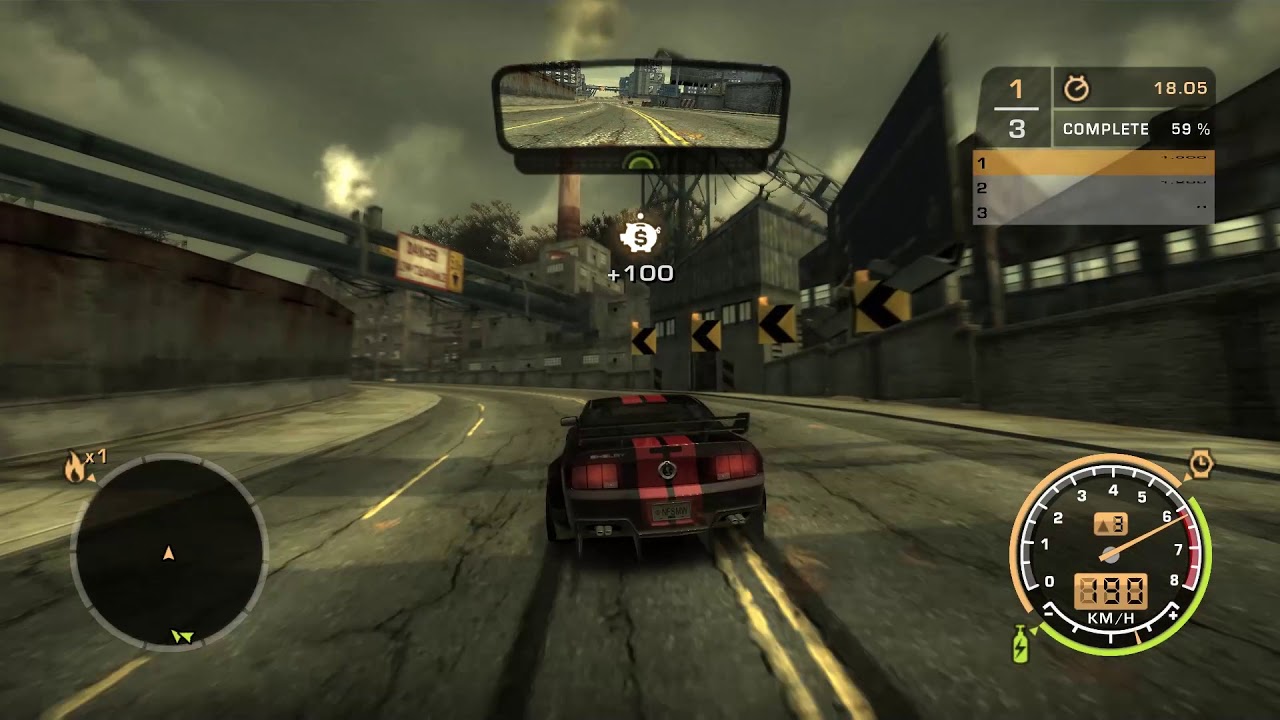Click the rearview mirror display
Screen dimensions: 1280x720
[640, 106]
